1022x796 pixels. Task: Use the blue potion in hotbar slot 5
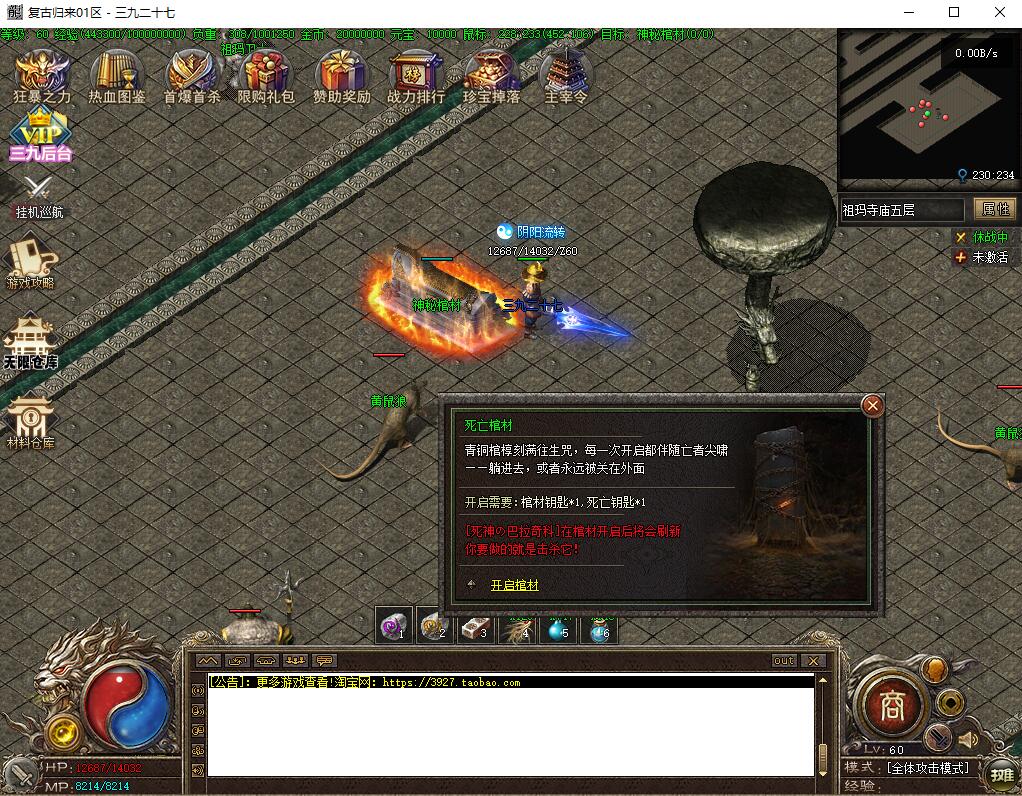557,628
